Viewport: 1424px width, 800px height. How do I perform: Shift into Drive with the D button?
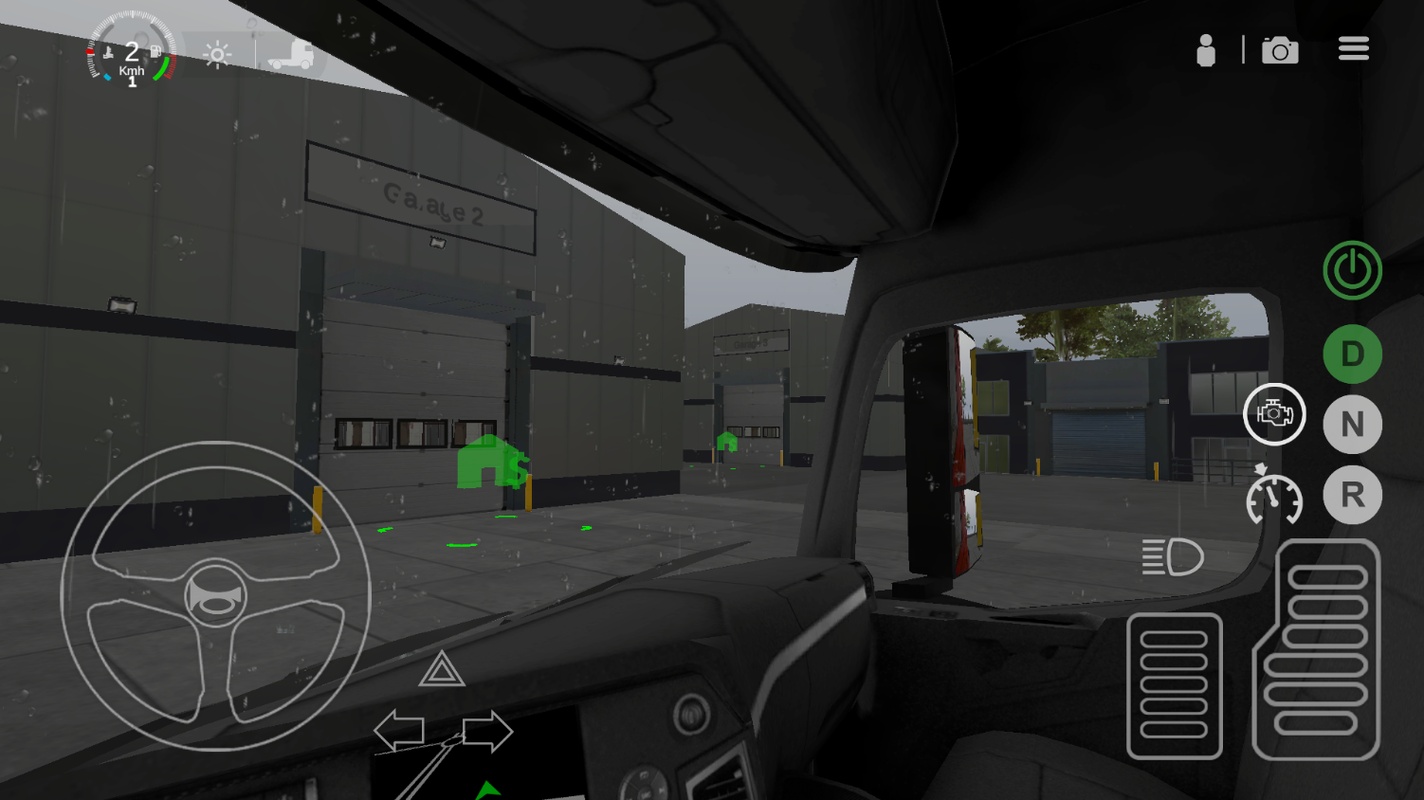tap(1352, 354)
